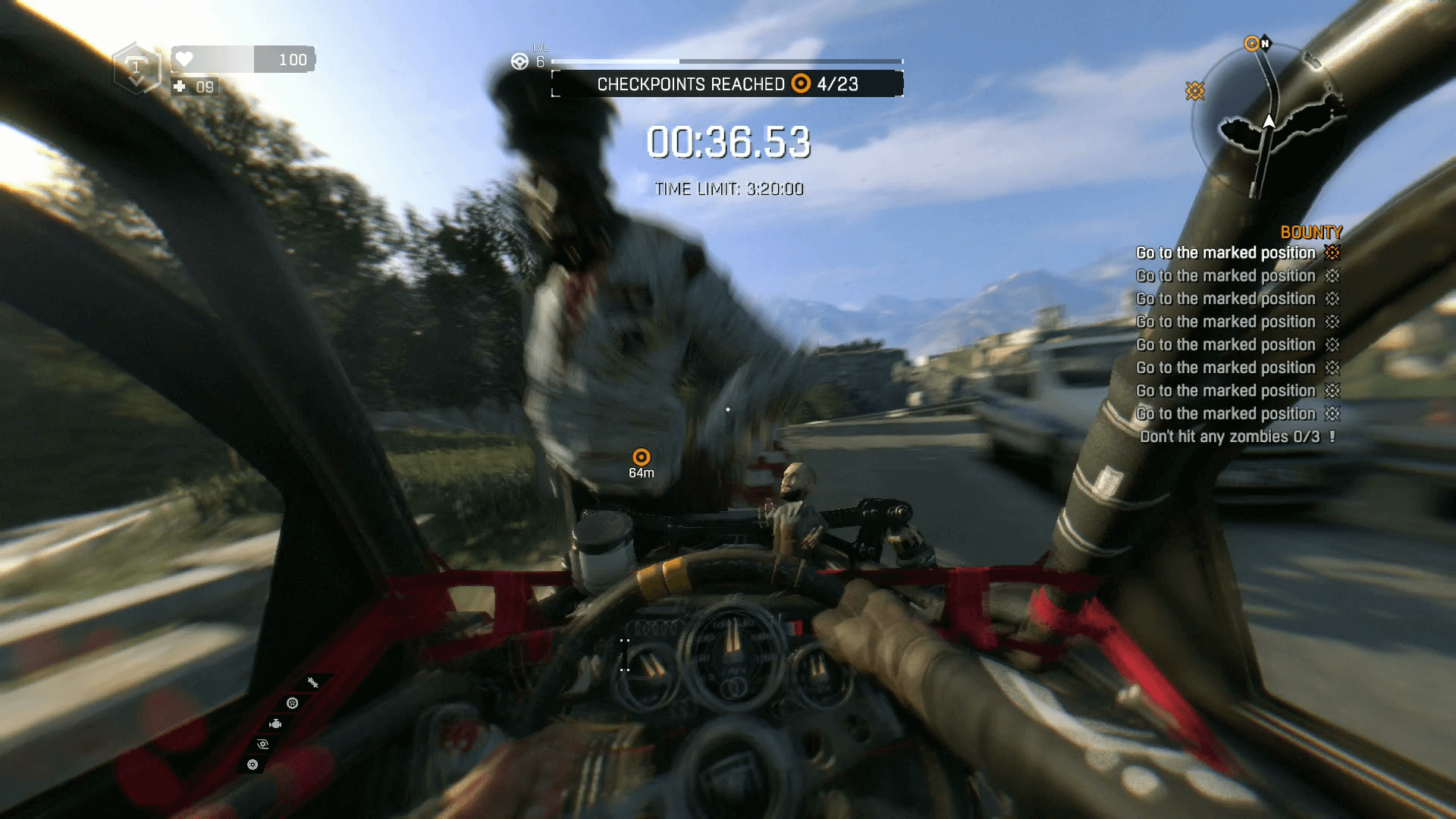Select the turbo condition icon
Viewport: 1456px width, 819px height.
262,744
